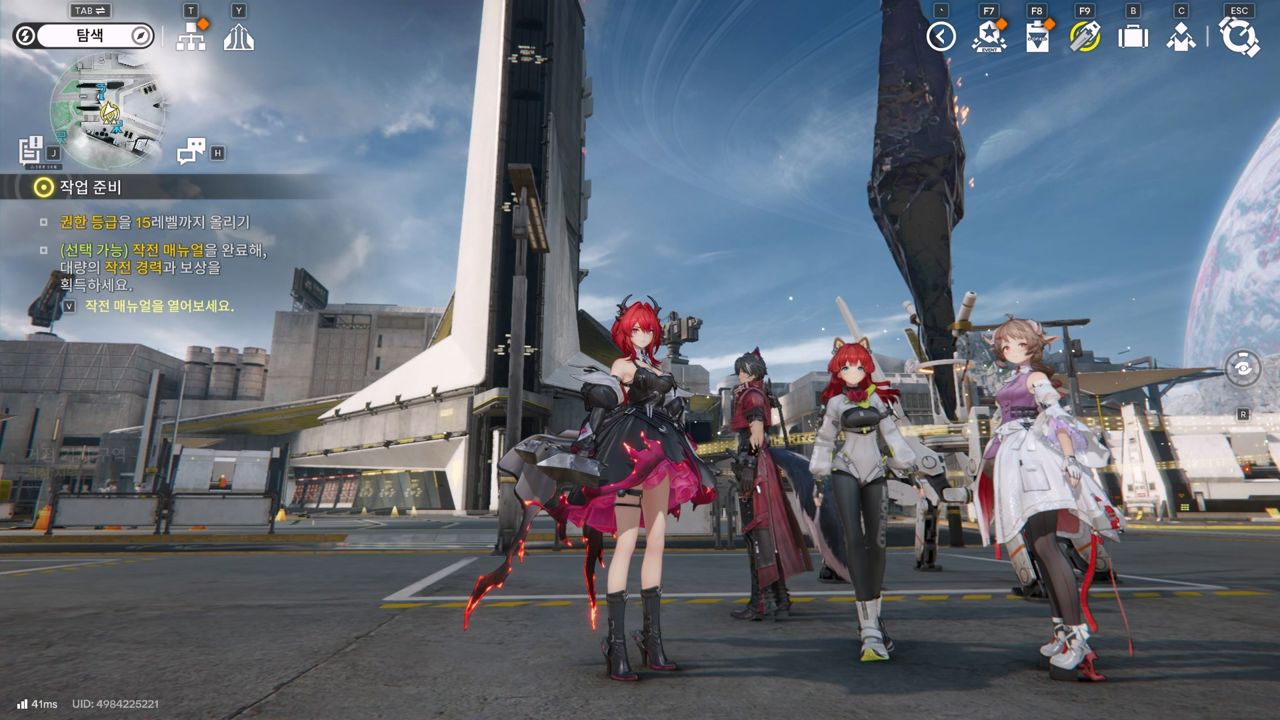Select the 작업 준비 quest tracker header
The width and height of the screenshot is (1280, 720).
[x=90, y=187]
